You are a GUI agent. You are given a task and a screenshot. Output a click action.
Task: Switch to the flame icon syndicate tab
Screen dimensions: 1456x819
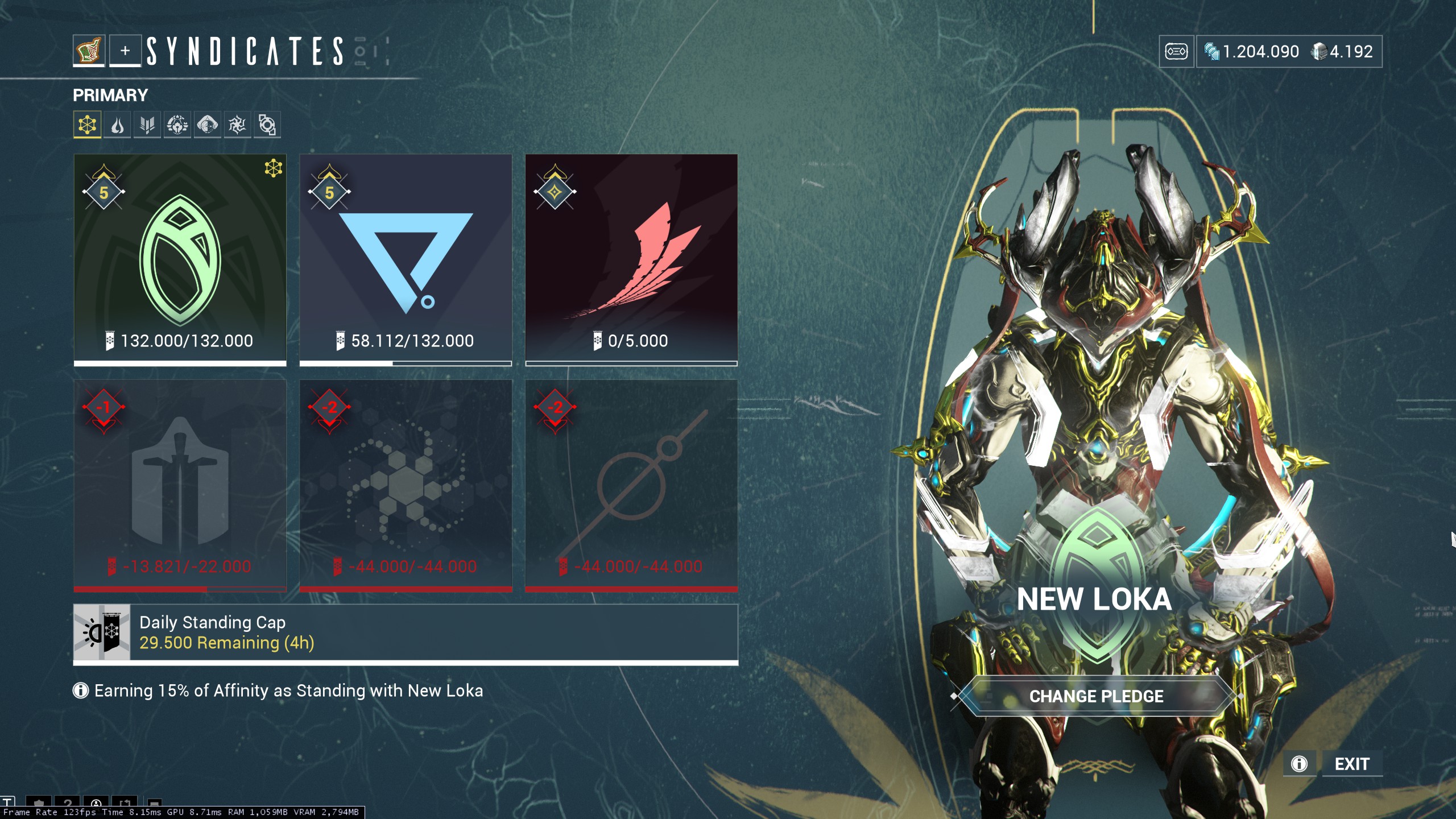[x=117, y=125]
